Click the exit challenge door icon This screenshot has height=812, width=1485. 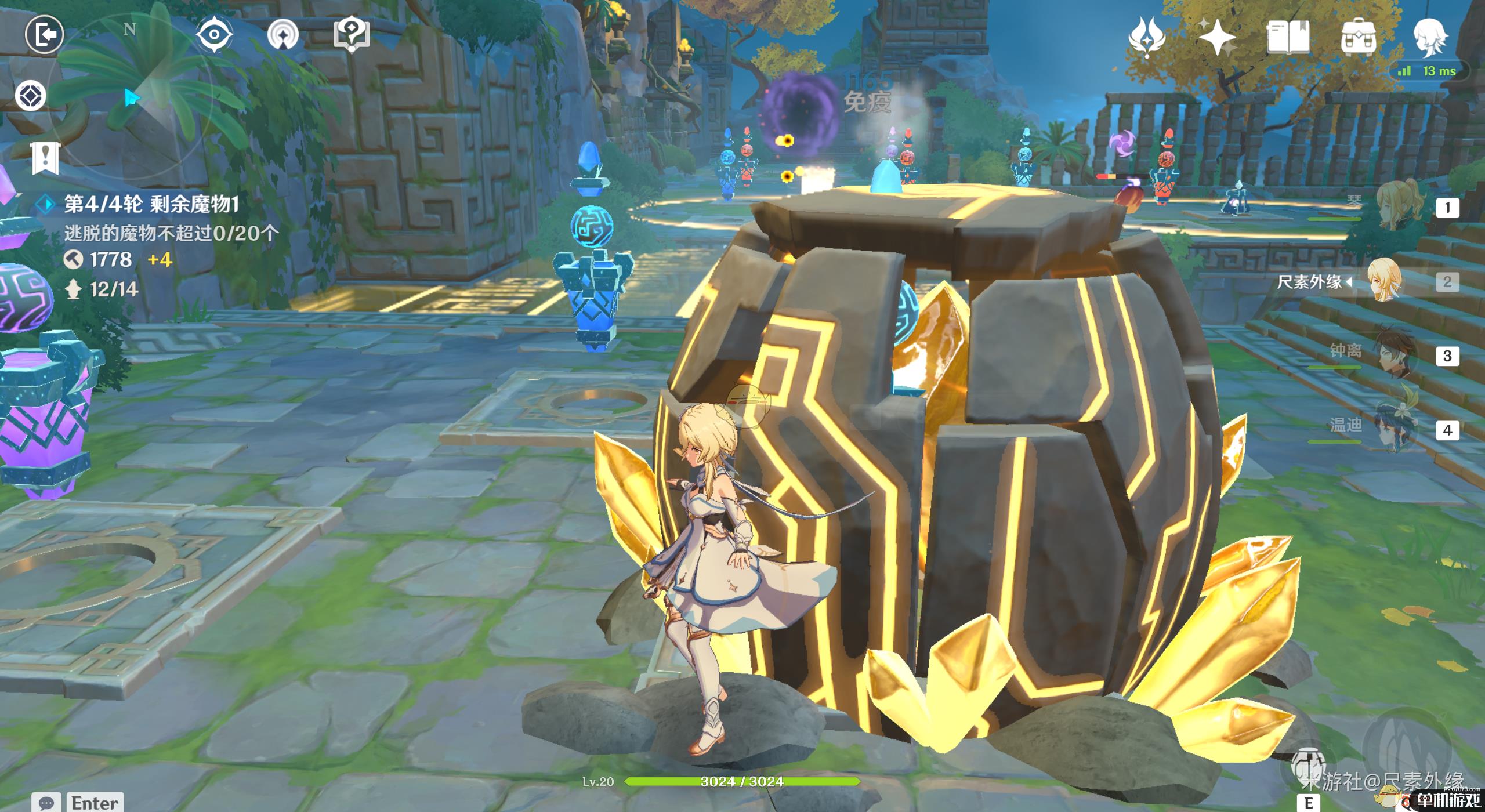pyautogui.click(x=44, y=35)
